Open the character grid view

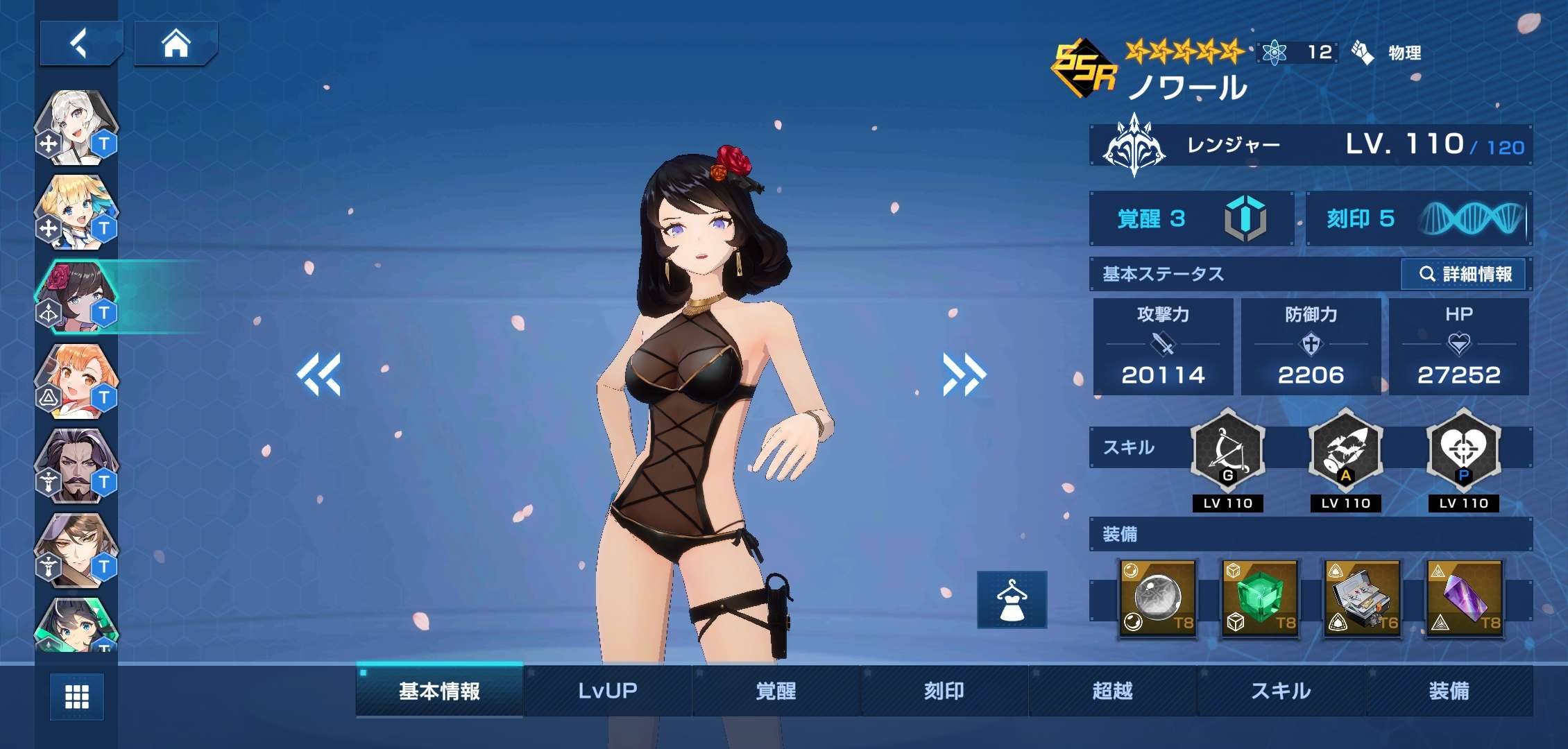pos(76,696)
